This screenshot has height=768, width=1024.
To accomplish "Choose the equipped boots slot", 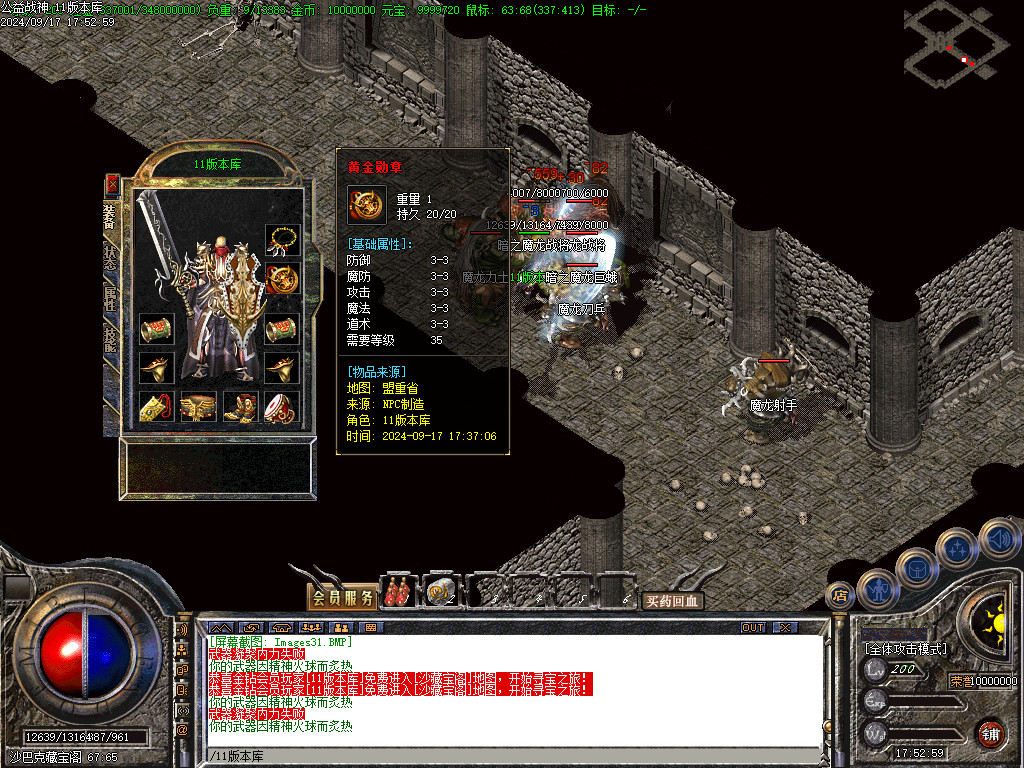I will click(x=240, y=408).
